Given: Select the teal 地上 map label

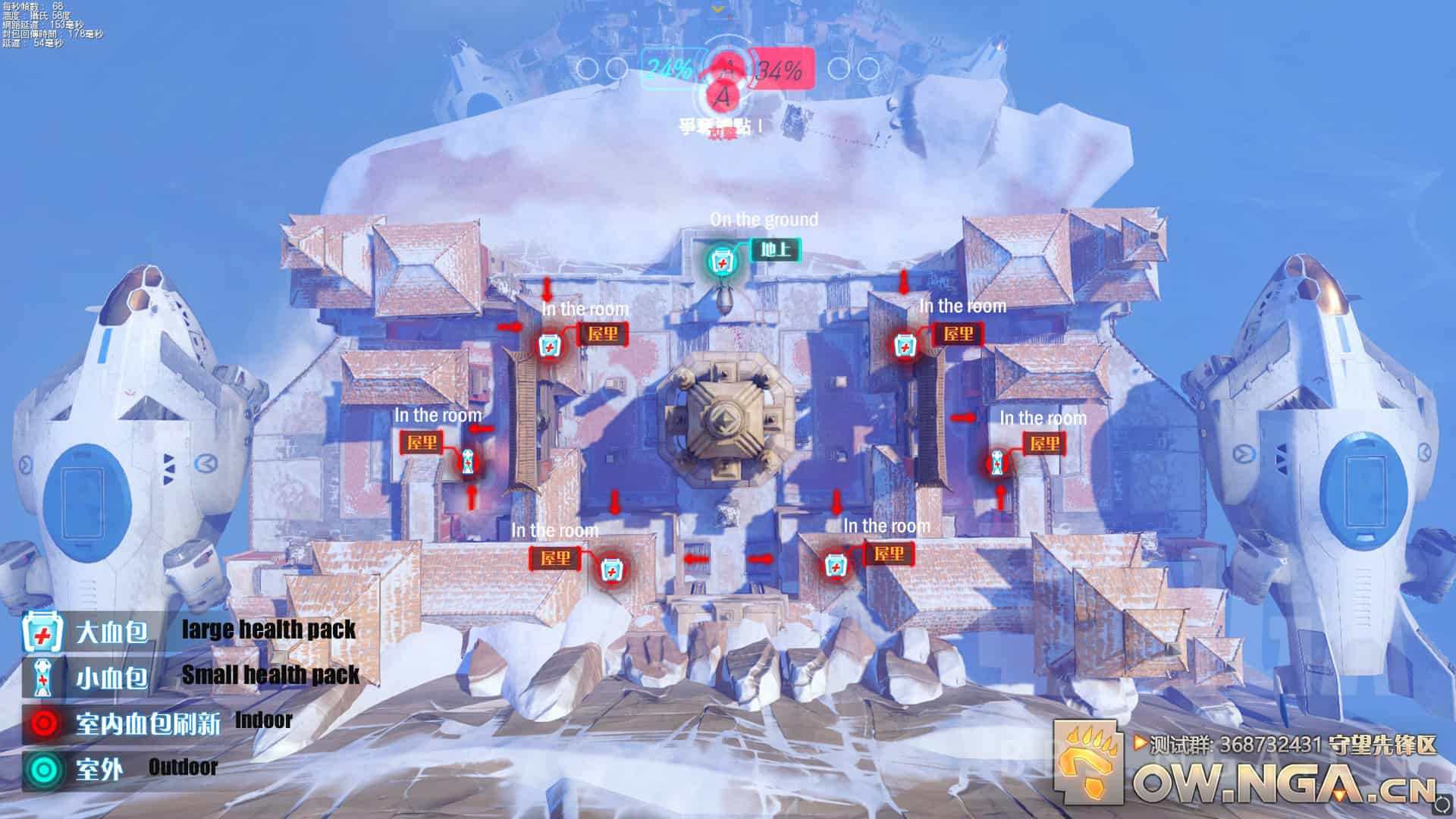Looking at the screenshot, I should click(775, 249).
